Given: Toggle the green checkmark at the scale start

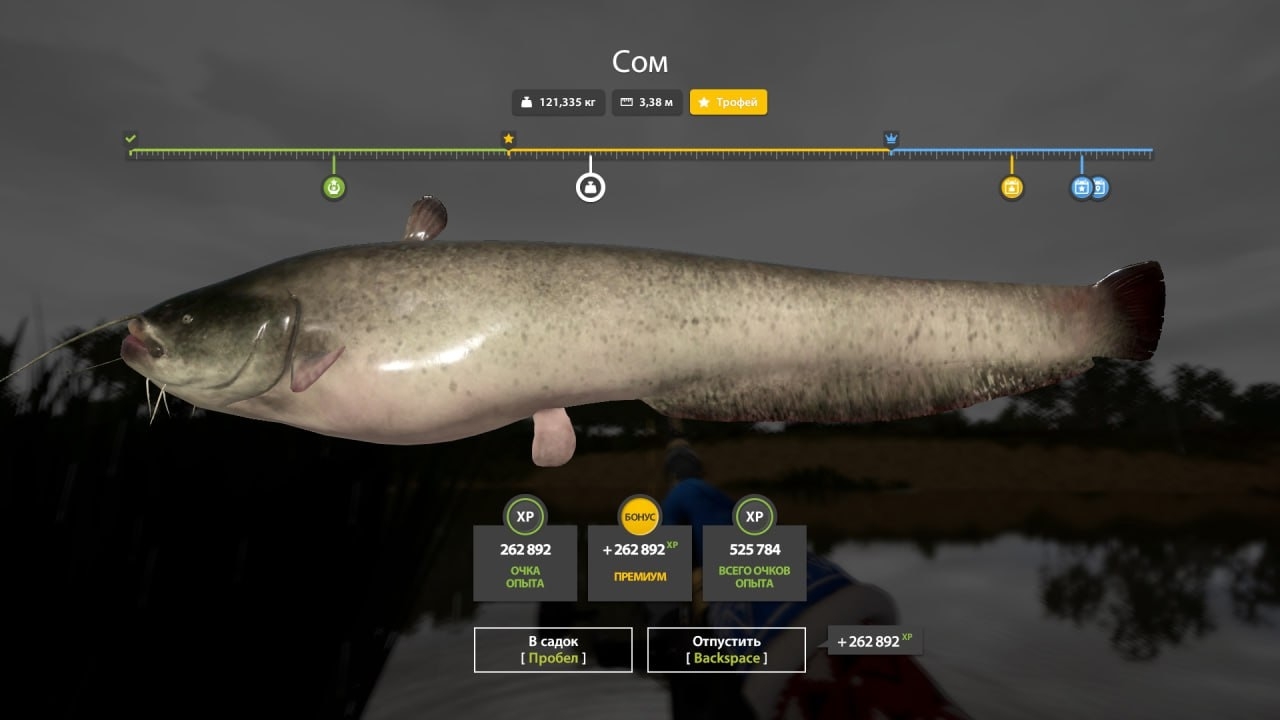Looking at the screenshot, I should [x=128, y=139].
